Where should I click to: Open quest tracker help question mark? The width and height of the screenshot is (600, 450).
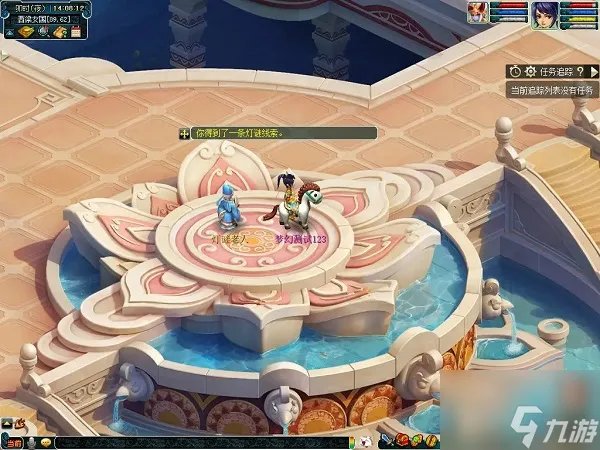point(580,72)
